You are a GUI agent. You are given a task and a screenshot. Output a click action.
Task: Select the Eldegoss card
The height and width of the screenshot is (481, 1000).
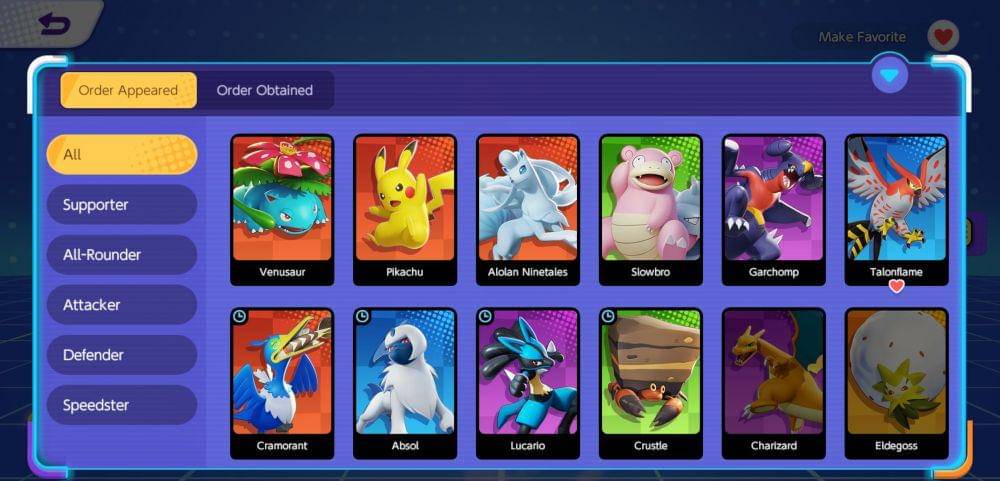coord(896,383)
